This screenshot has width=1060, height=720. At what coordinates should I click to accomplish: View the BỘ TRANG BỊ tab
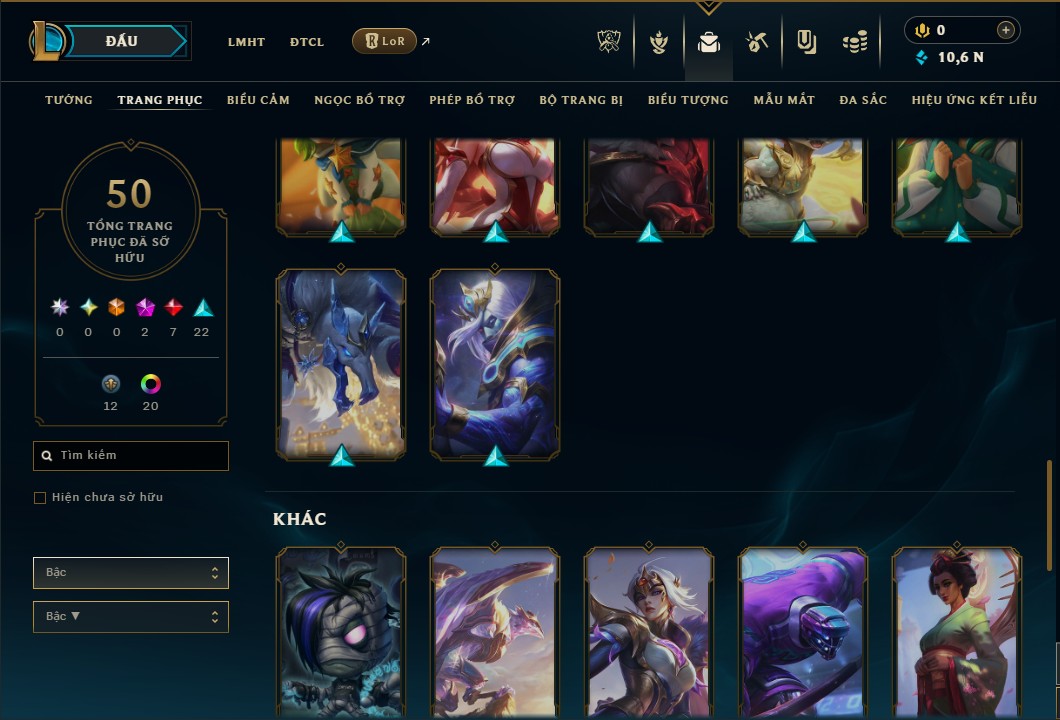[x=581, y=100]
